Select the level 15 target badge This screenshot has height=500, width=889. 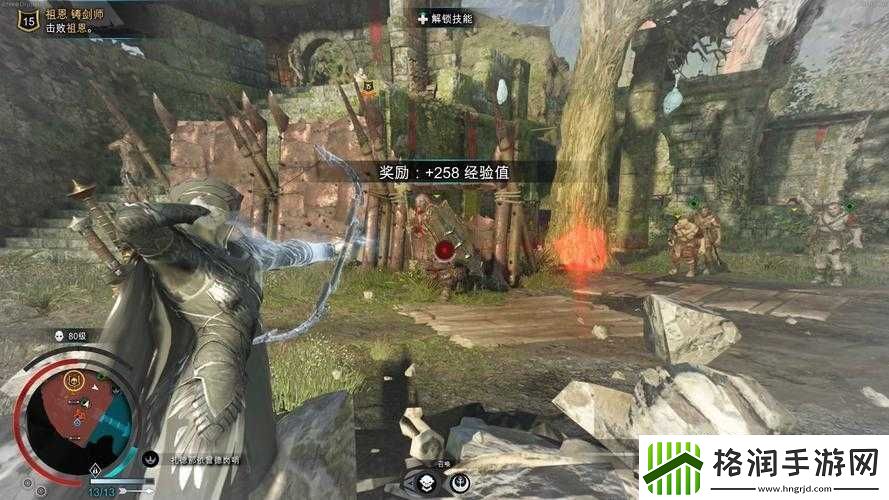point(26,20)
